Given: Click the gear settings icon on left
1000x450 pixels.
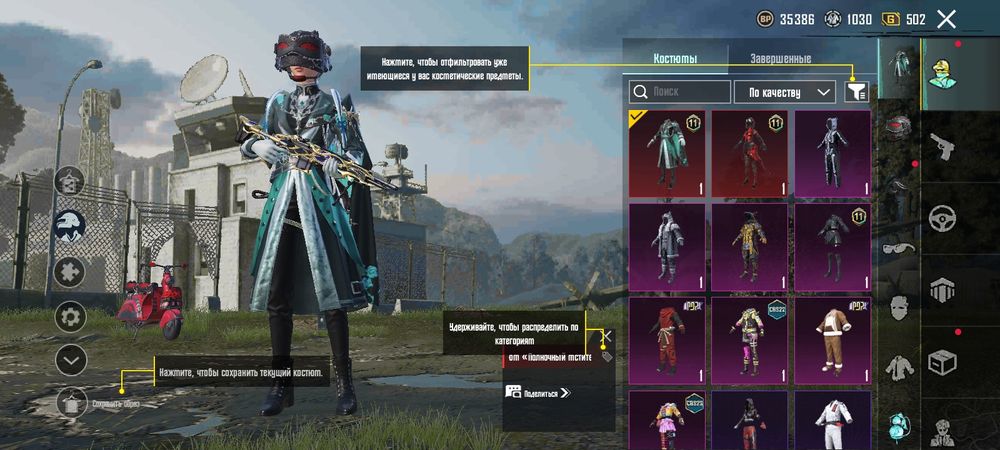Looking at the screenshot, I should click(70, 317).
